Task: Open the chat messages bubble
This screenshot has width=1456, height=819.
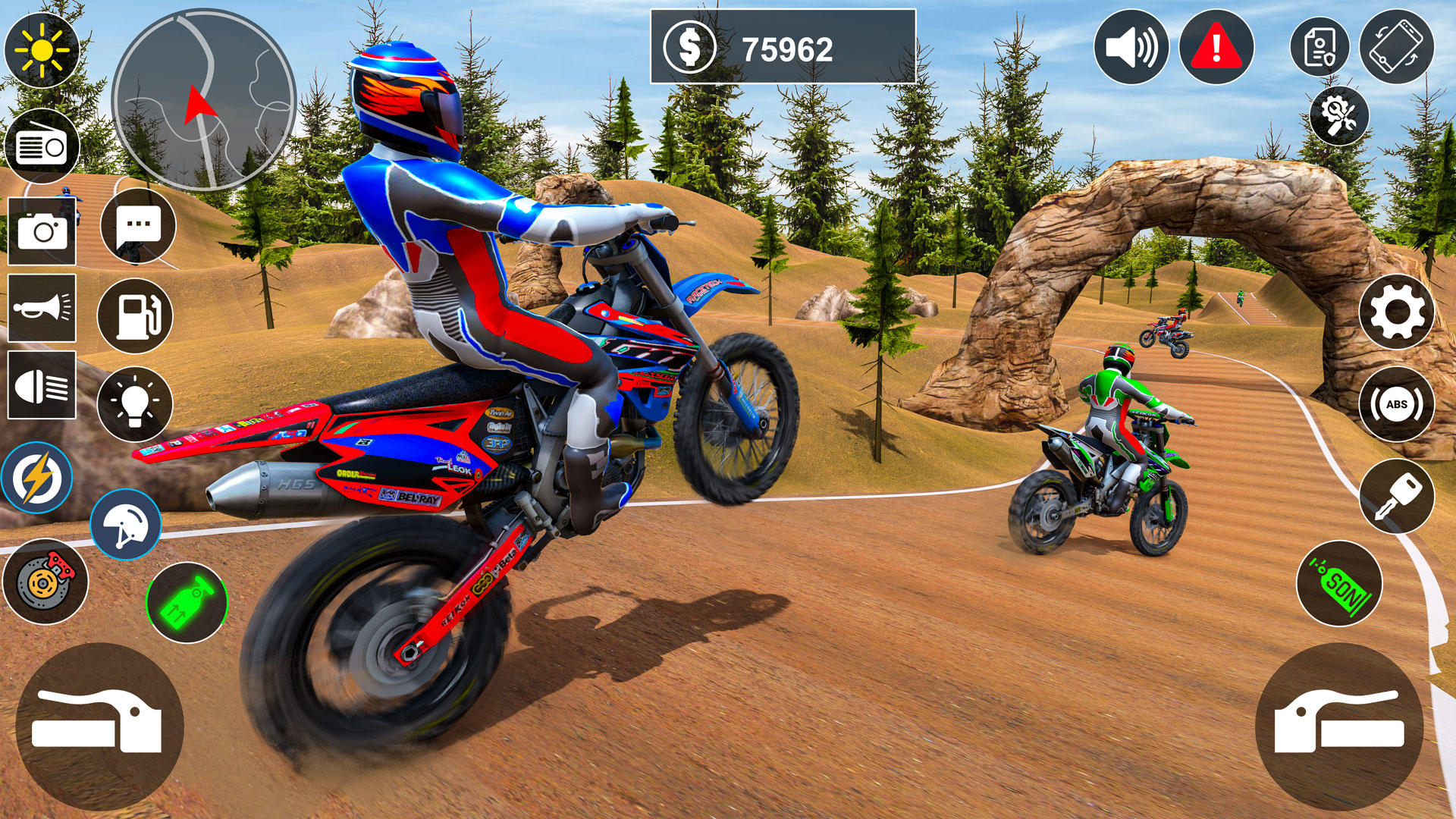Action: coord(136,224)
